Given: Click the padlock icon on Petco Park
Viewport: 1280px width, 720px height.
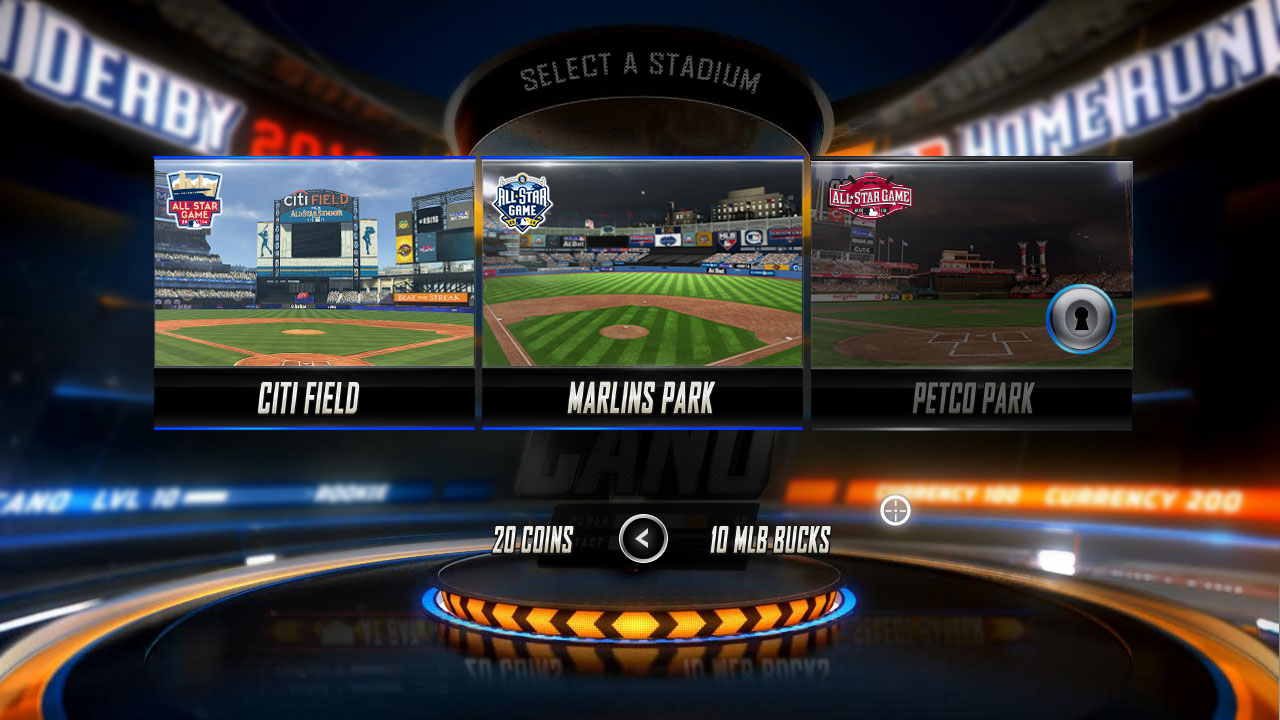Looking at the screenshot, I should (1080, 319).
